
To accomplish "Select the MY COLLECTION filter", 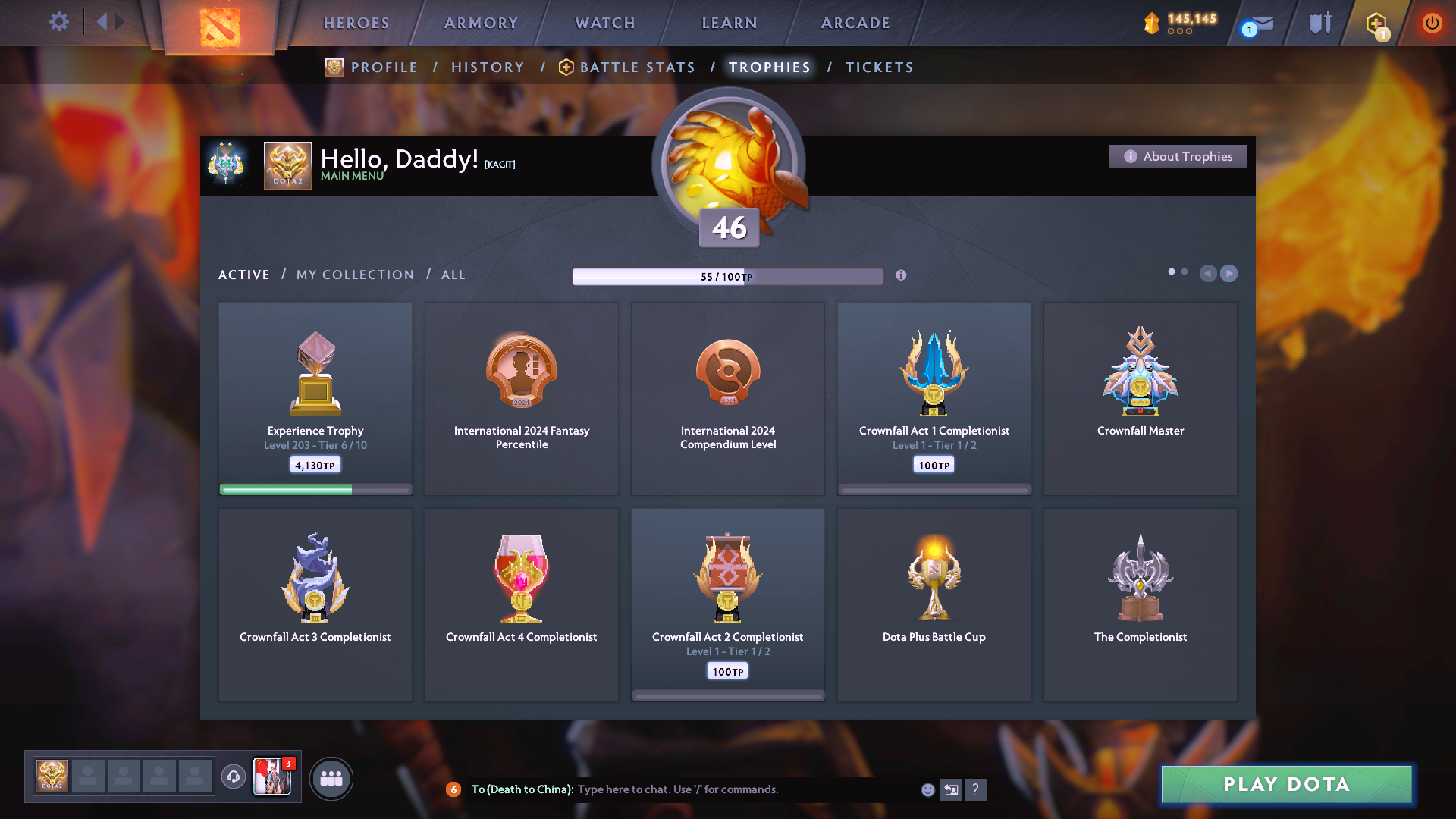I will click(354, 275).
